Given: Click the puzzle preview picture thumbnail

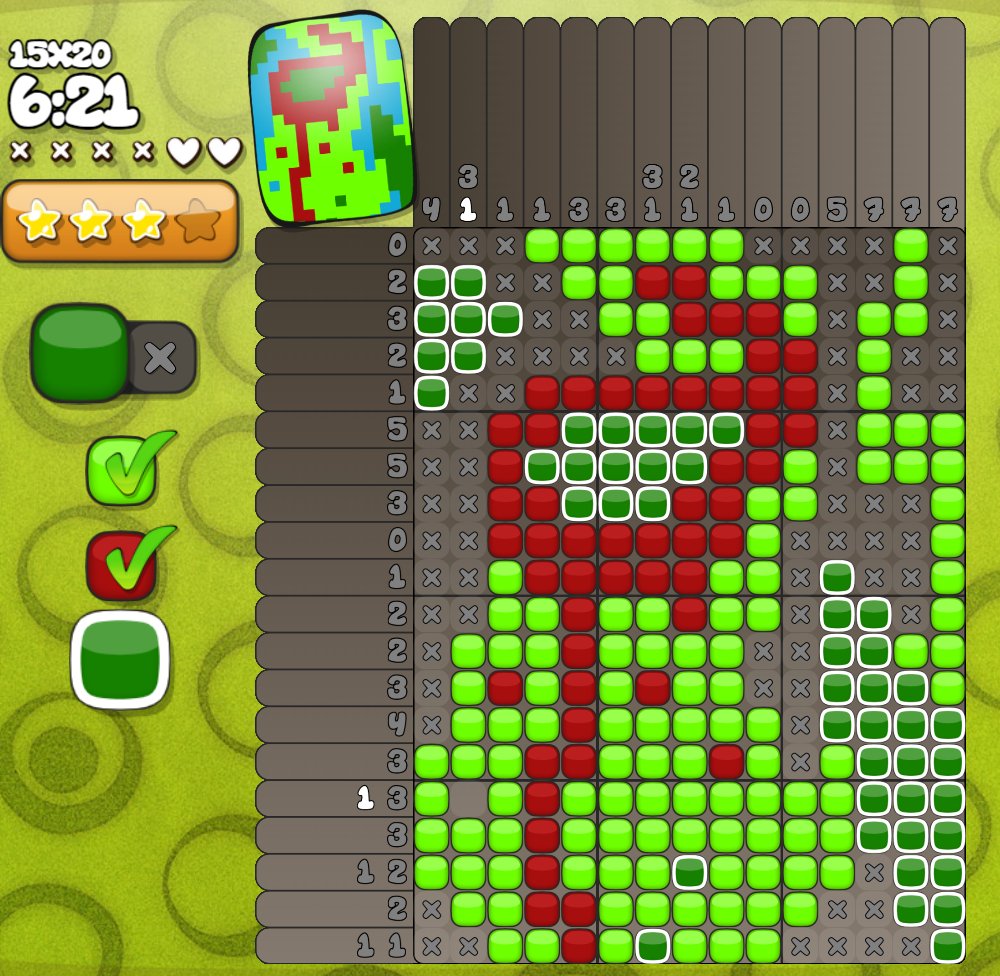Looking at the screenshot, I should (331, 119).
